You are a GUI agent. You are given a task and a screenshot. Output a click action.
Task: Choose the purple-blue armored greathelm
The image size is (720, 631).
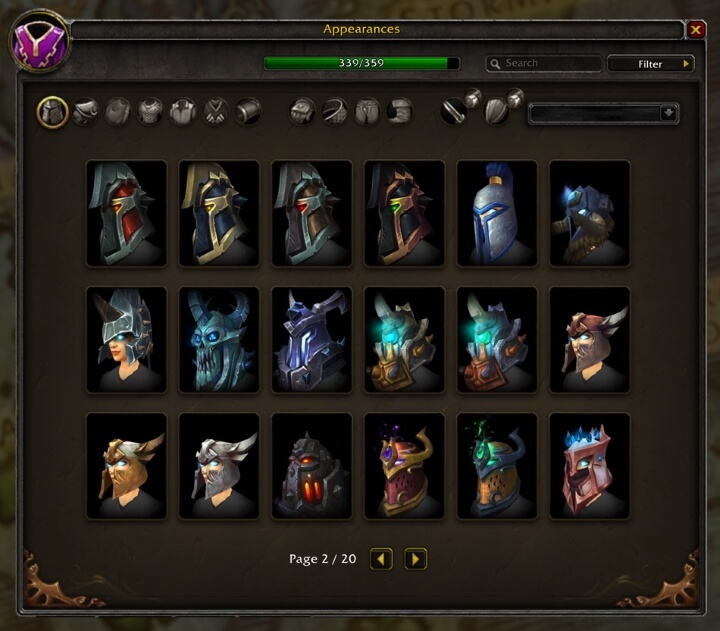pos(312,340)
